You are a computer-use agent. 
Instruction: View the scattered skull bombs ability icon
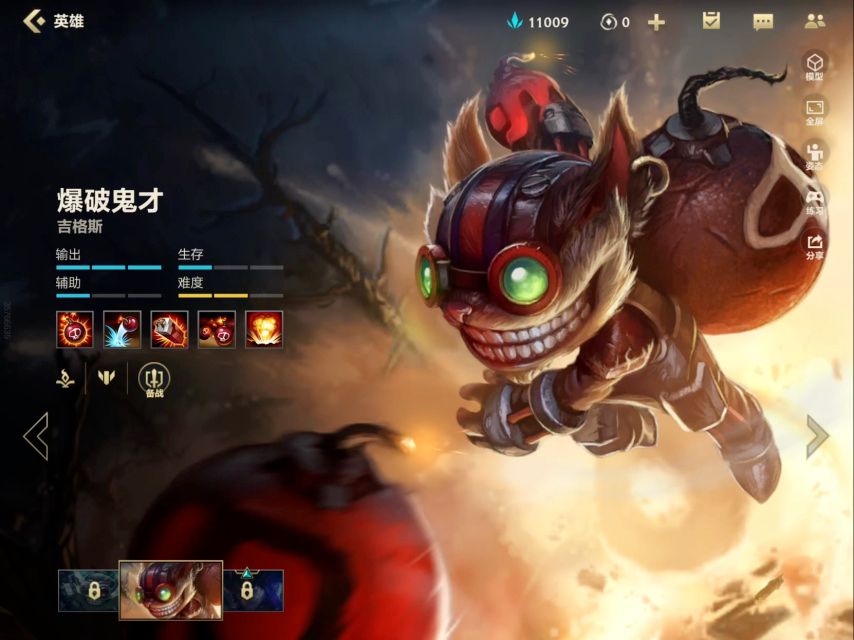pyautogui.click(x=217, y=329)
